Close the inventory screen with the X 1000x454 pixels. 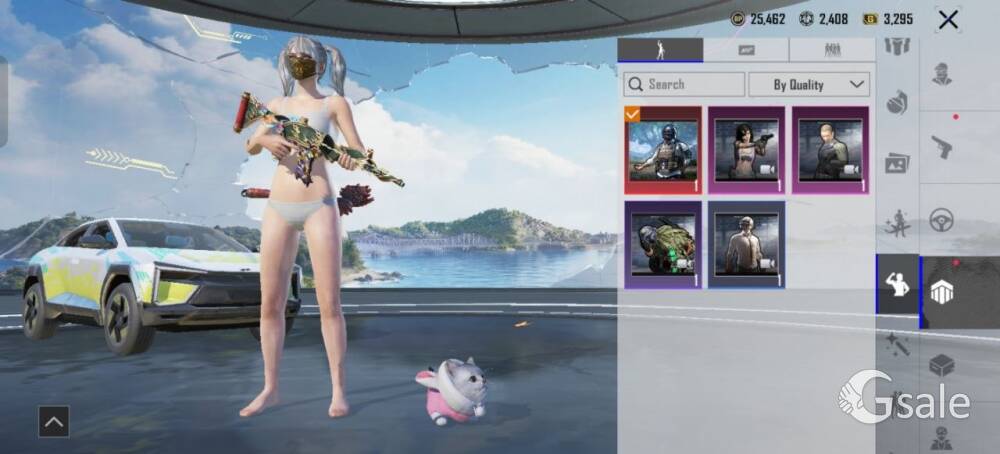coord(948,19)
